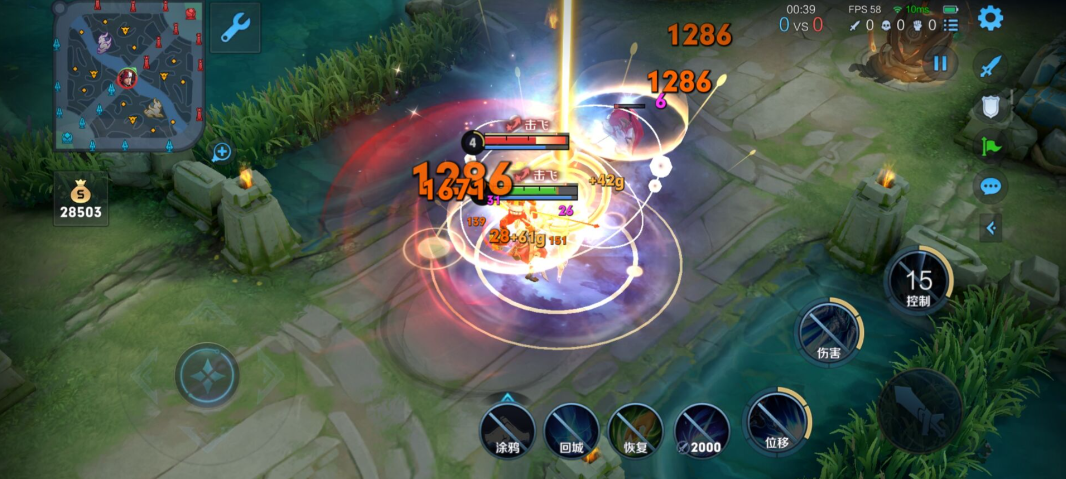Open the wrench training tools menu

[x=235, y=27]
